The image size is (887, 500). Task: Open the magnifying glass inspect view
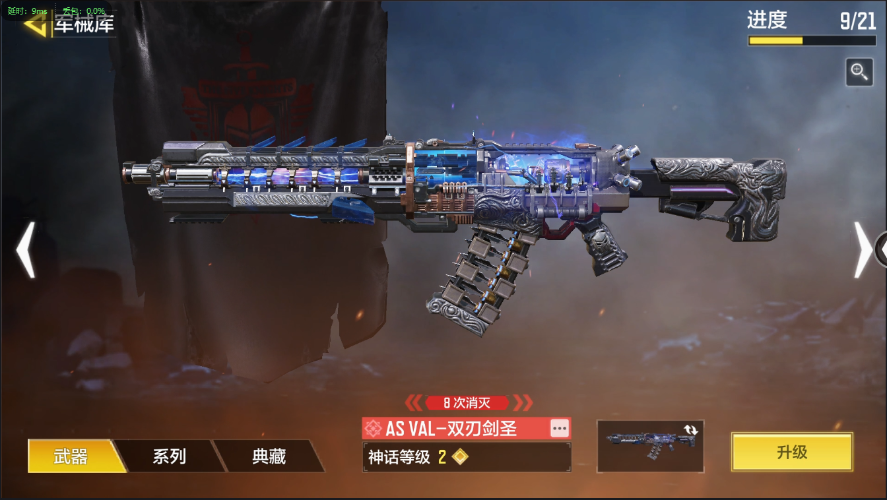(858, 71)
